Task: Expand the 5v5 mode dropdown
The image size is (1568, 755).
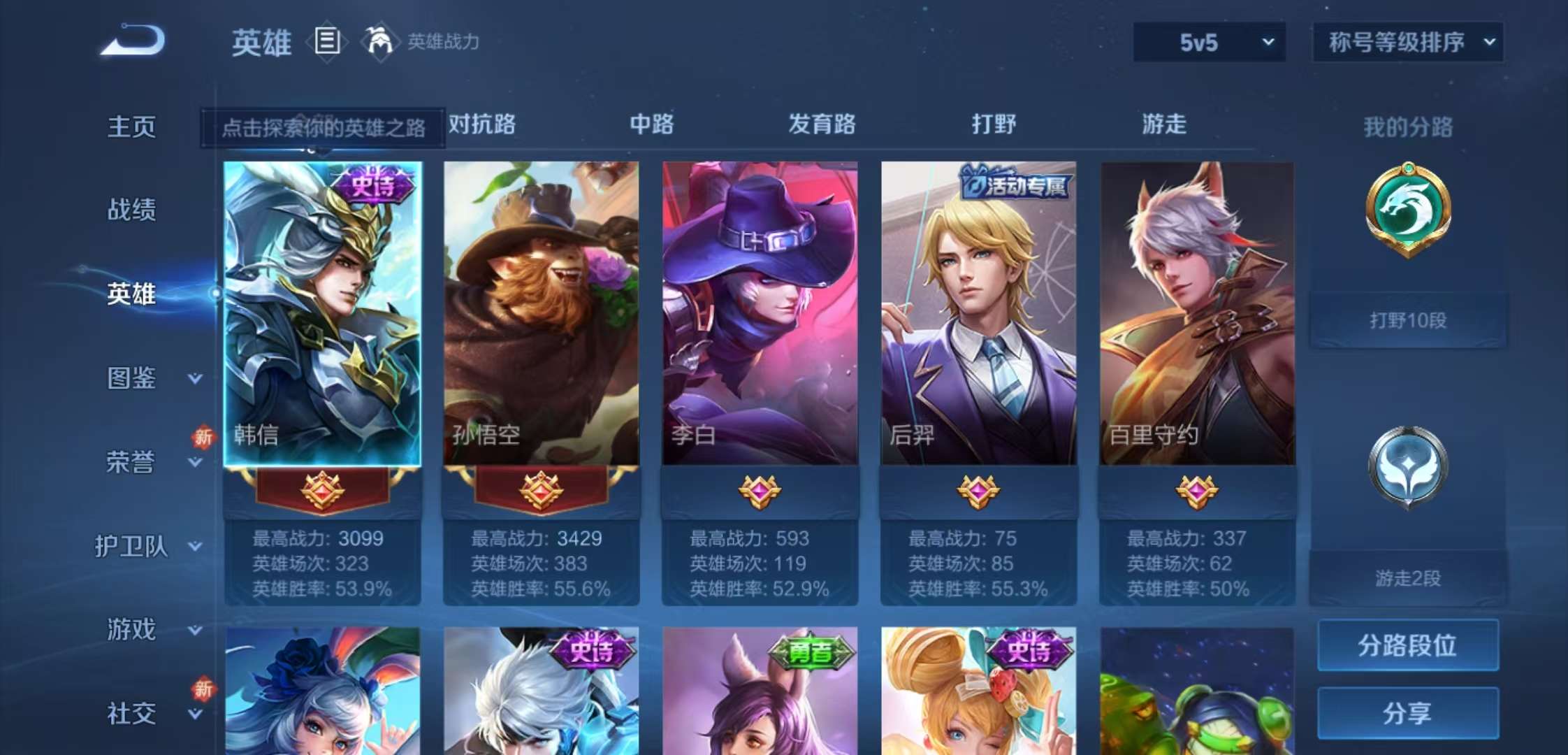Action: tap(1209, 42)
